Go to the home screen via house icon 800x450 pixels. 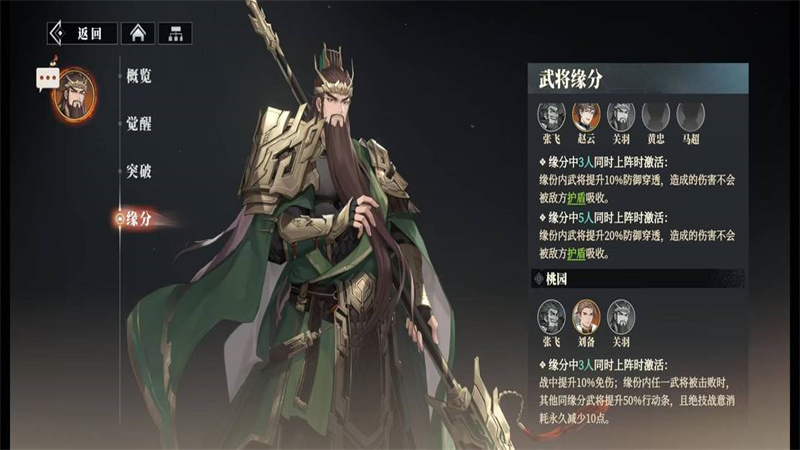138,33
